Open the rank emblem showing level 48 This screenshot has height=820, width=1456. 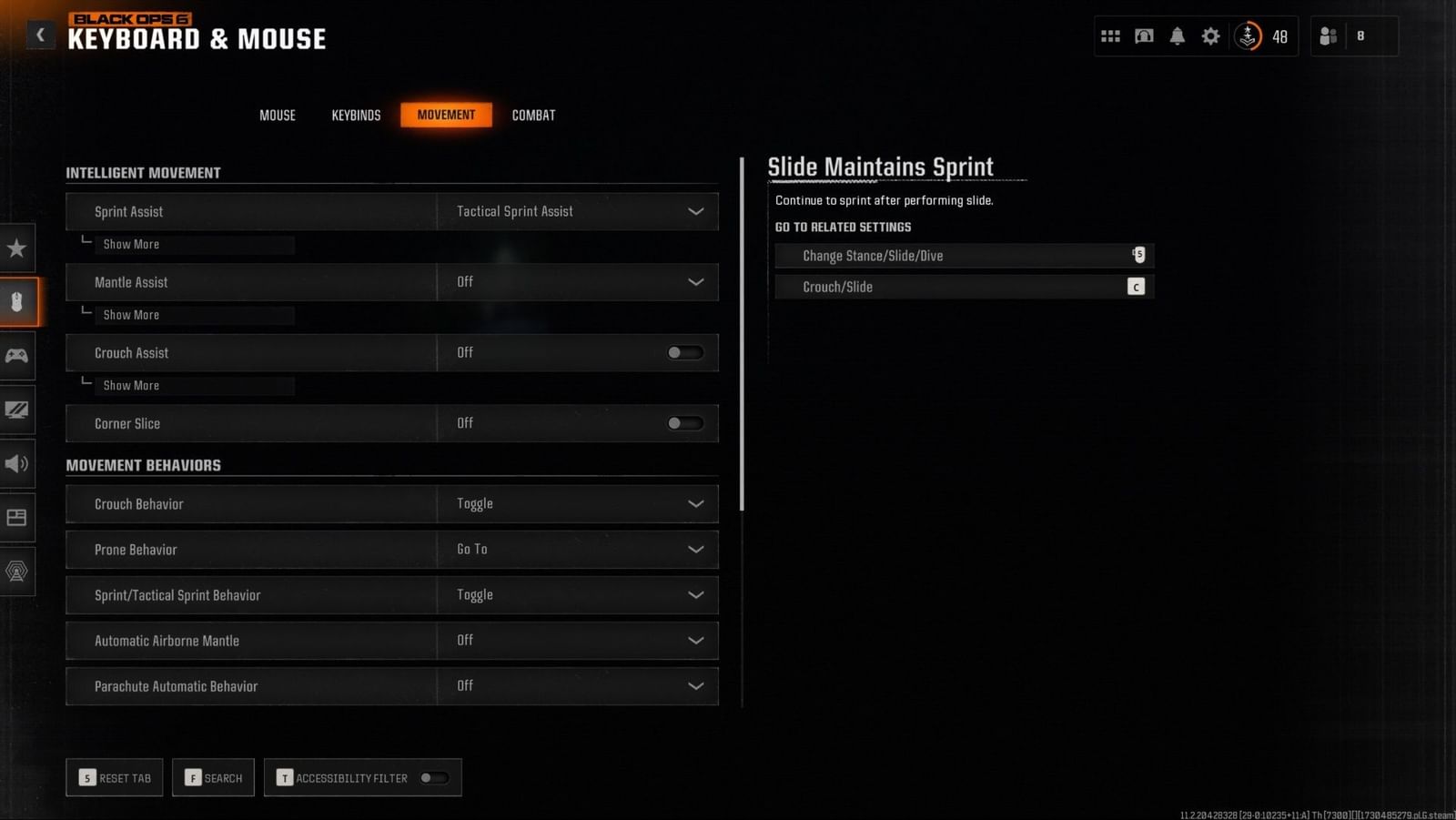pyautogui.click(x=1248, y=36)
